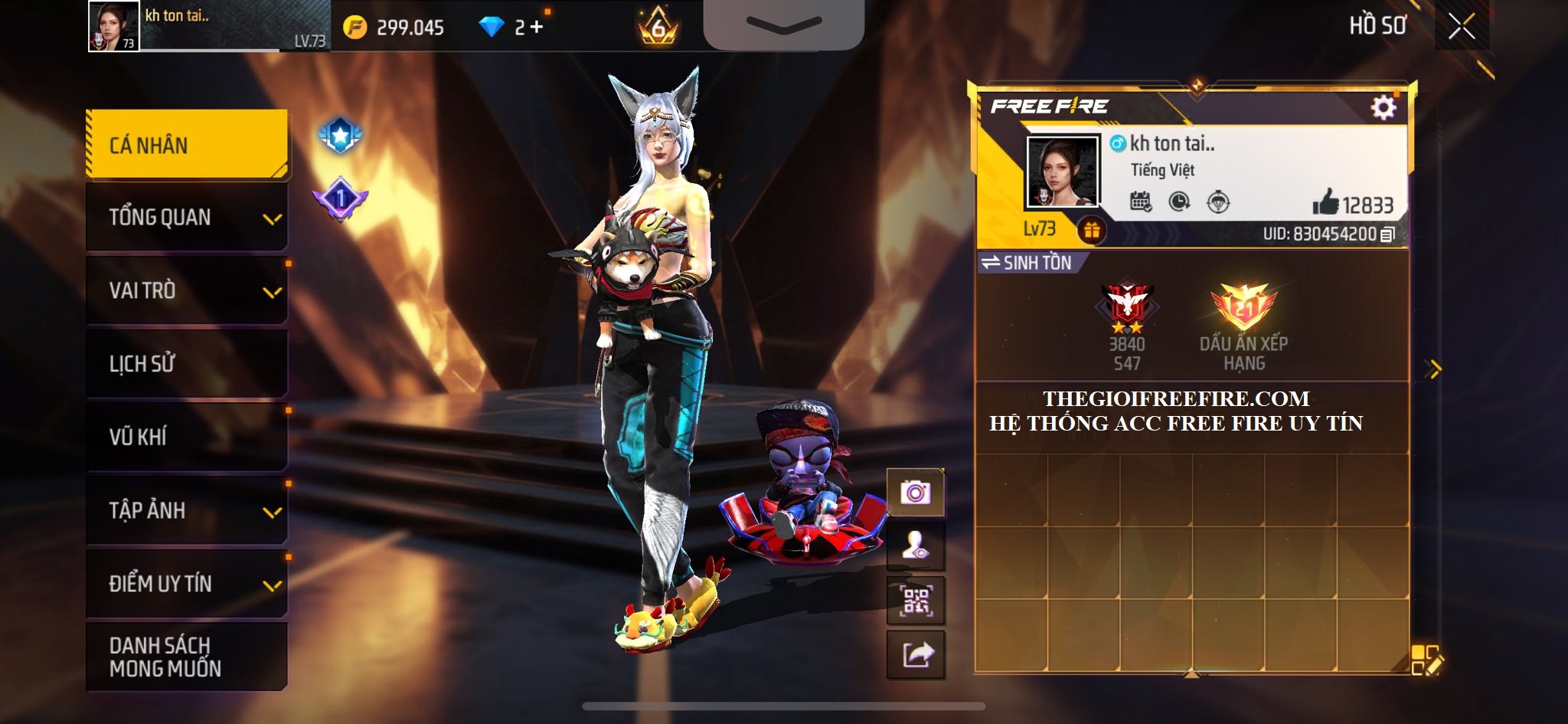Screen dimensions: 1568x724
Task: Expand the Tổng Quan section
Action: (x=187, y=218)
